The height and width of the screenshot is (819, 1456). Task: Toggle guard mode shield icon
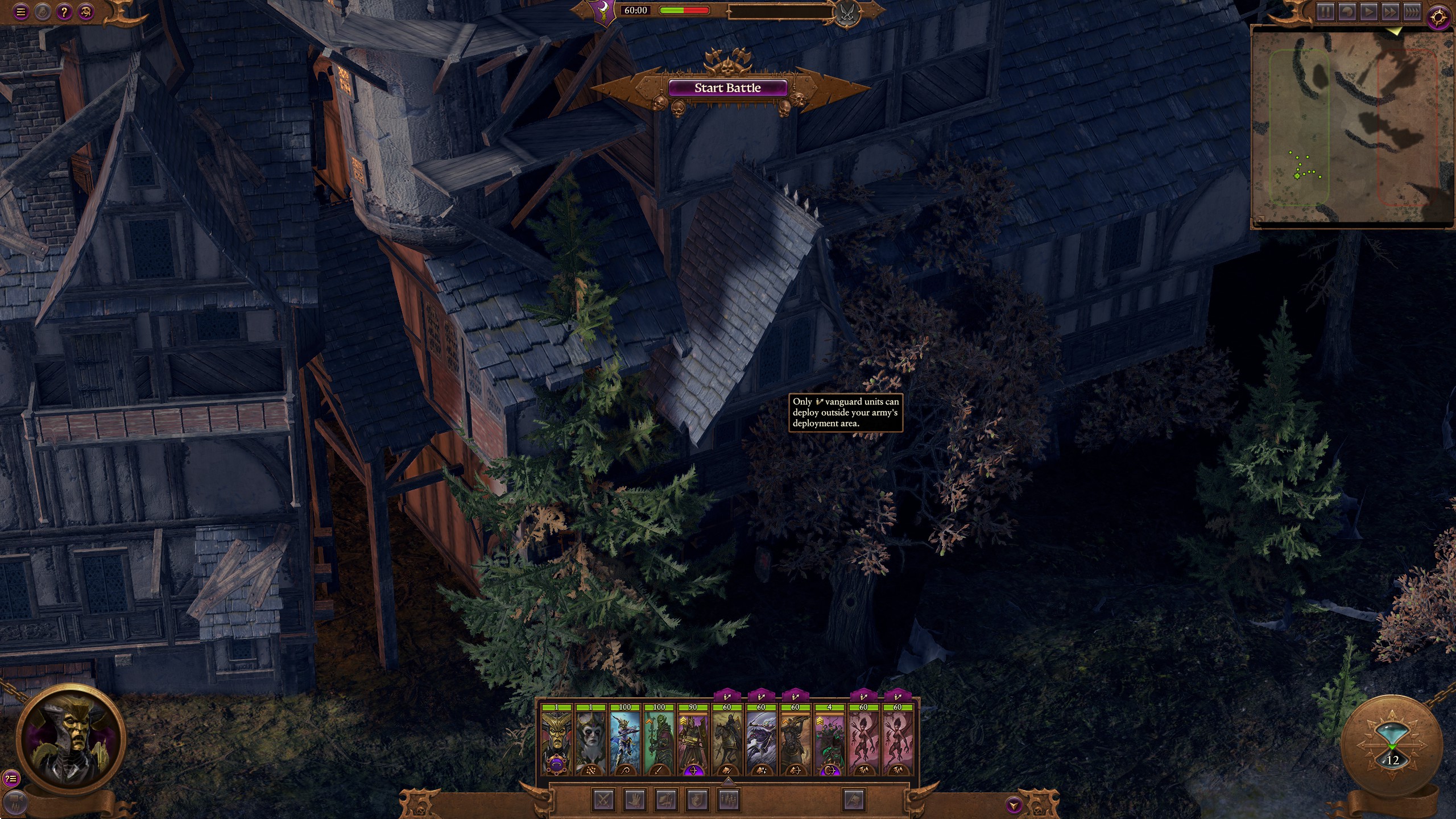(x=697, y=799)
